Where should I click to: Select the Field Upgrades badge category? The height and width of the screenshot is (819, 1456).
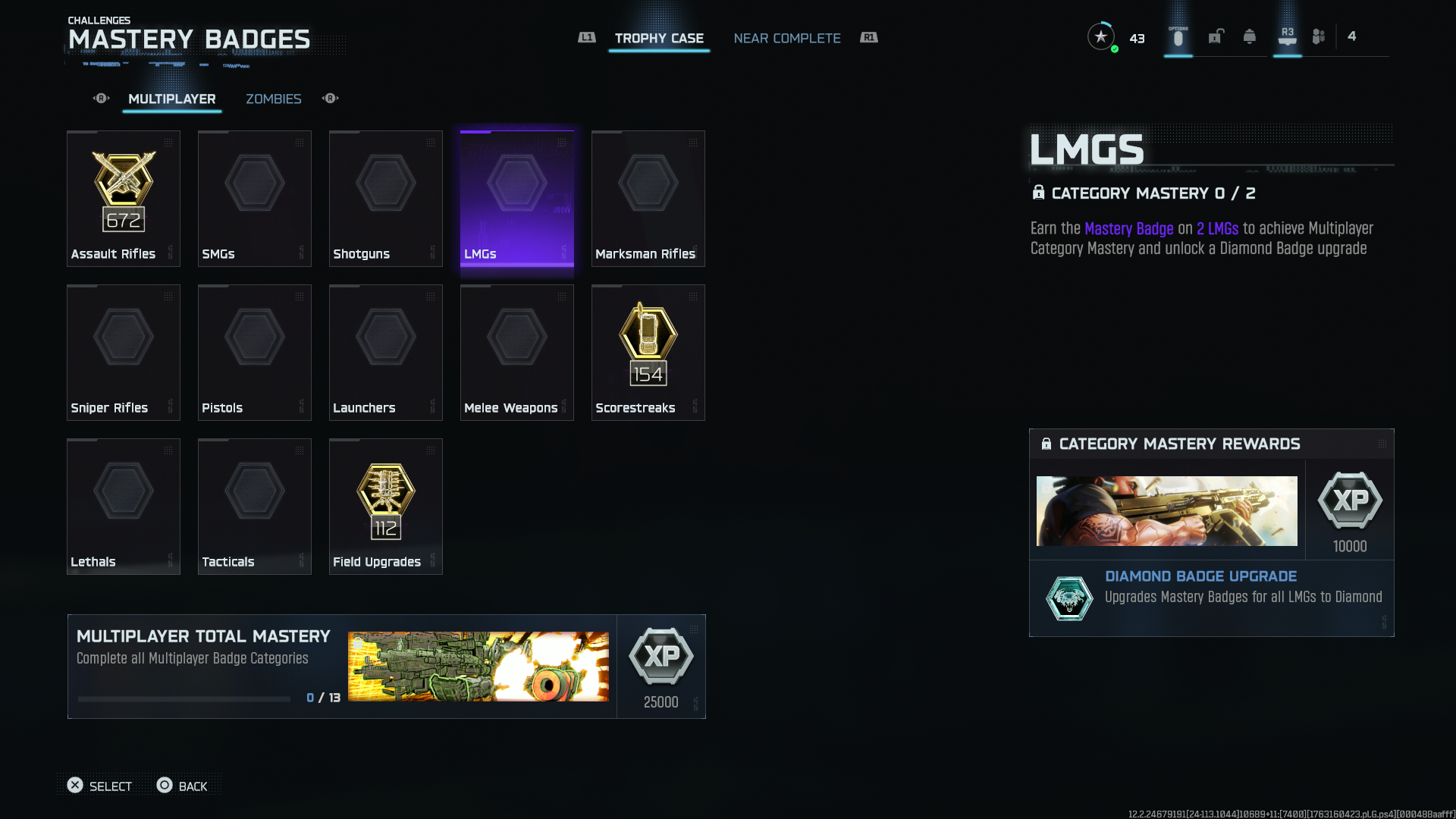click(x=386, y=507)
